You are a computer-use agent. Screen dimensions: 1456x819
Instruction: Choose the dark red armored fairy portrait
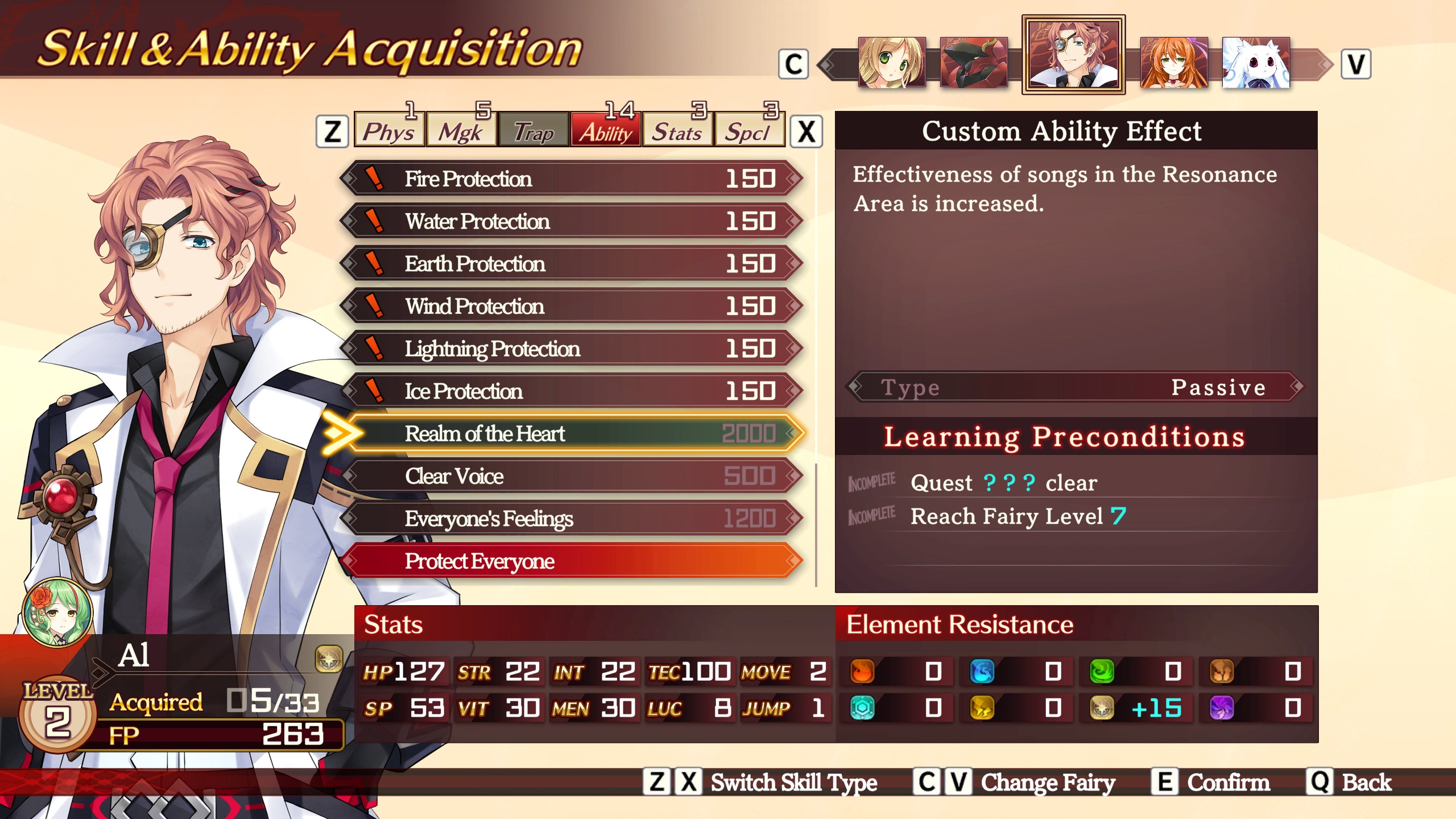point(973,63)
